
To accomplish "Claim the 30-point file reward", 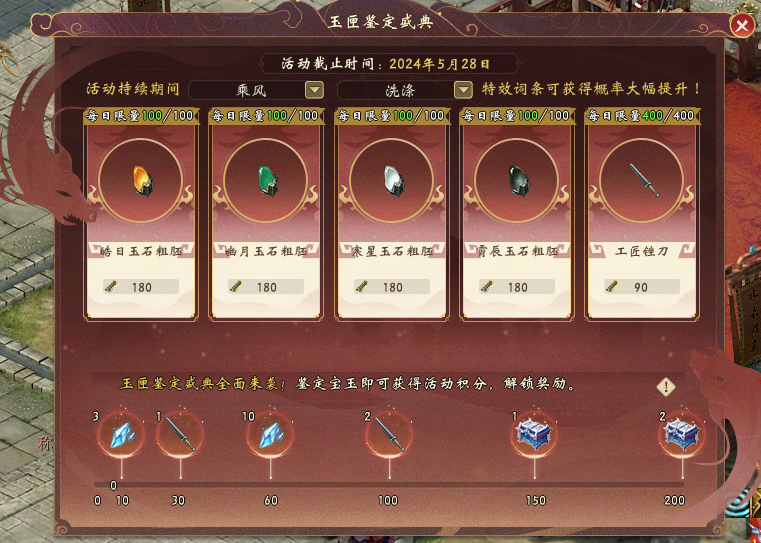I will coord(180,435).
